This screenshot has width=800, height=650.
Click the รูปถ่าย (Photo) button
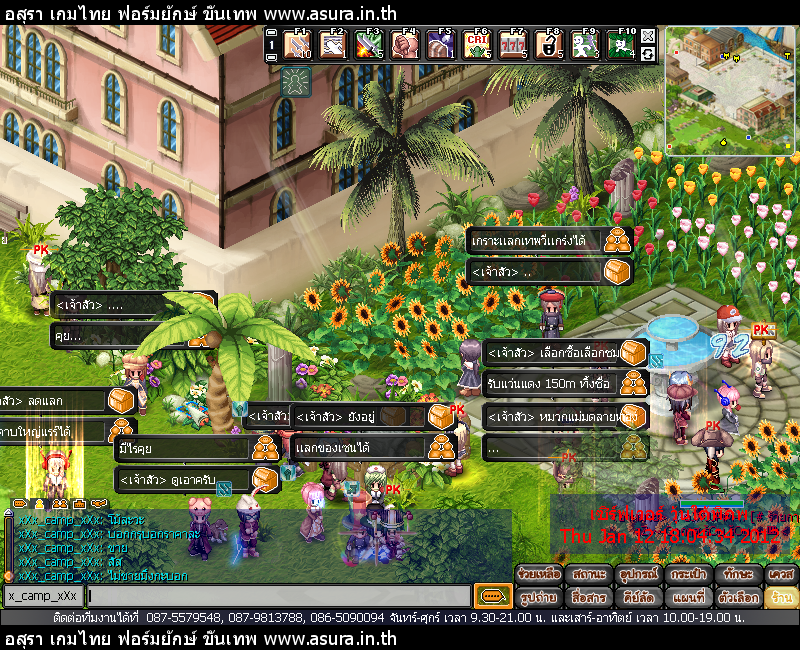[539, 597]
